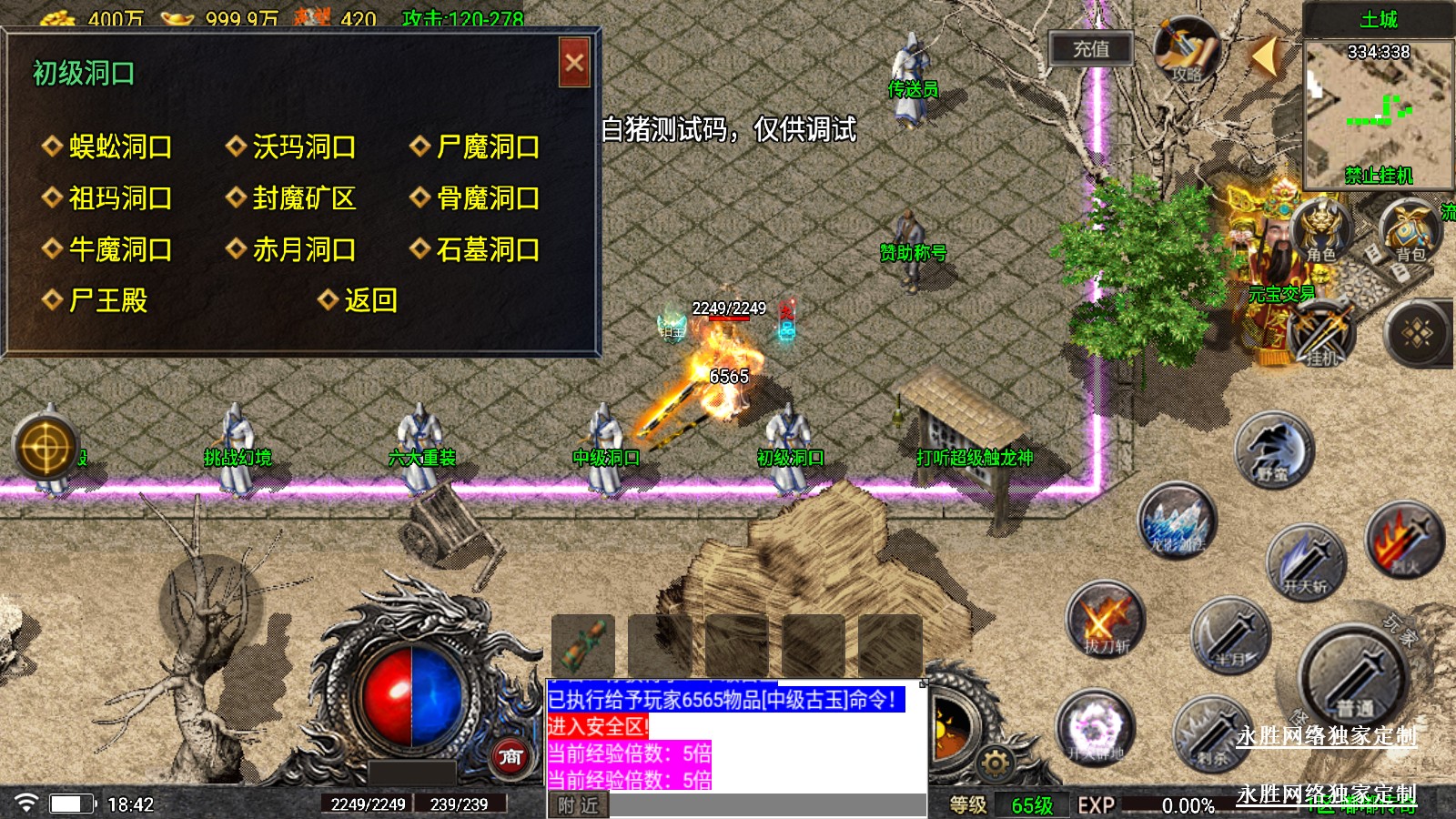1456x819 pixels.
Task: Open the 角色 character sheet
Action: [1320, 231]
